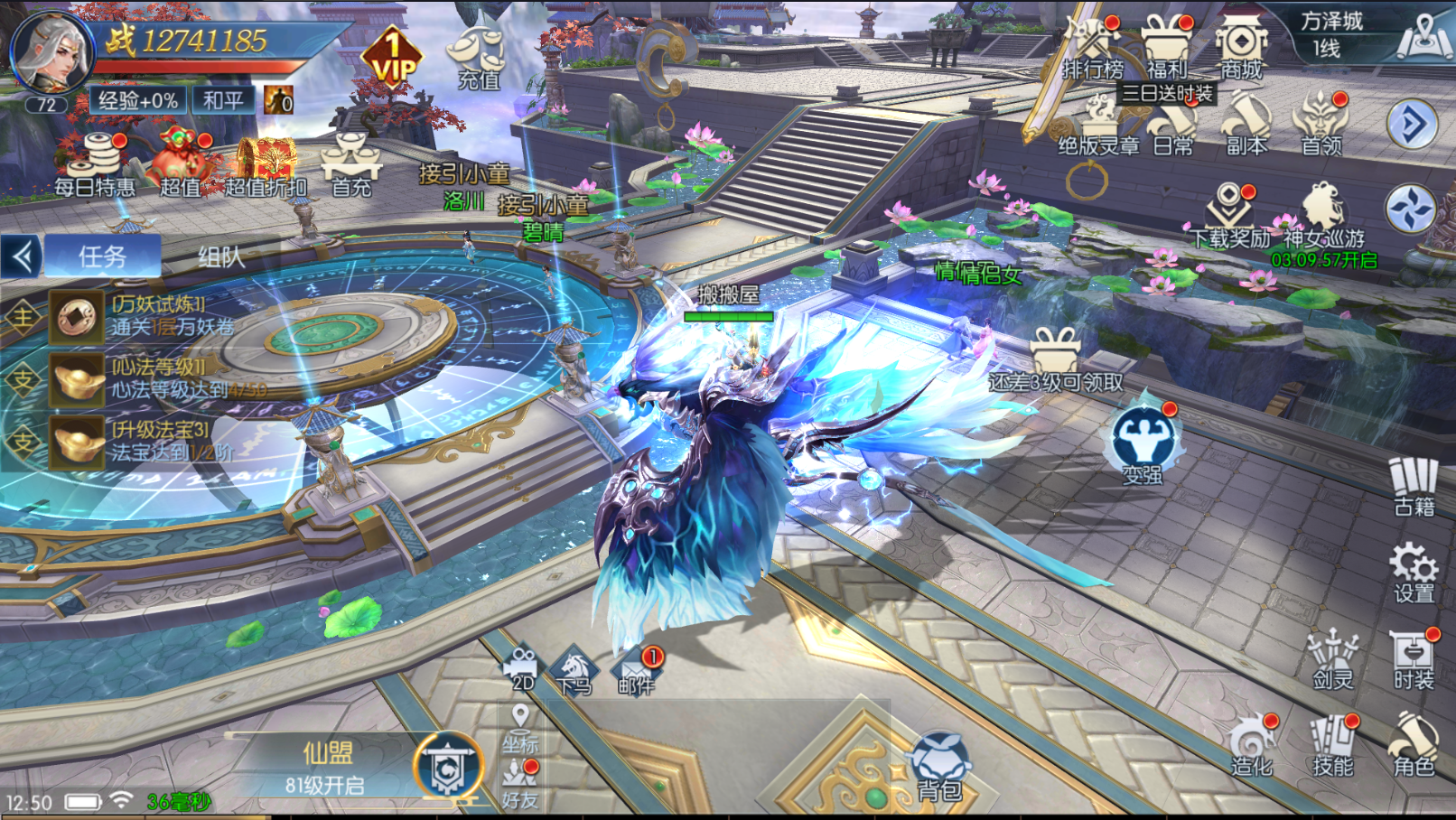Open the 福利 welfare gift menu
Image resolution: width=1456 pixels, height=820 pixels.
click(1166, 47)
